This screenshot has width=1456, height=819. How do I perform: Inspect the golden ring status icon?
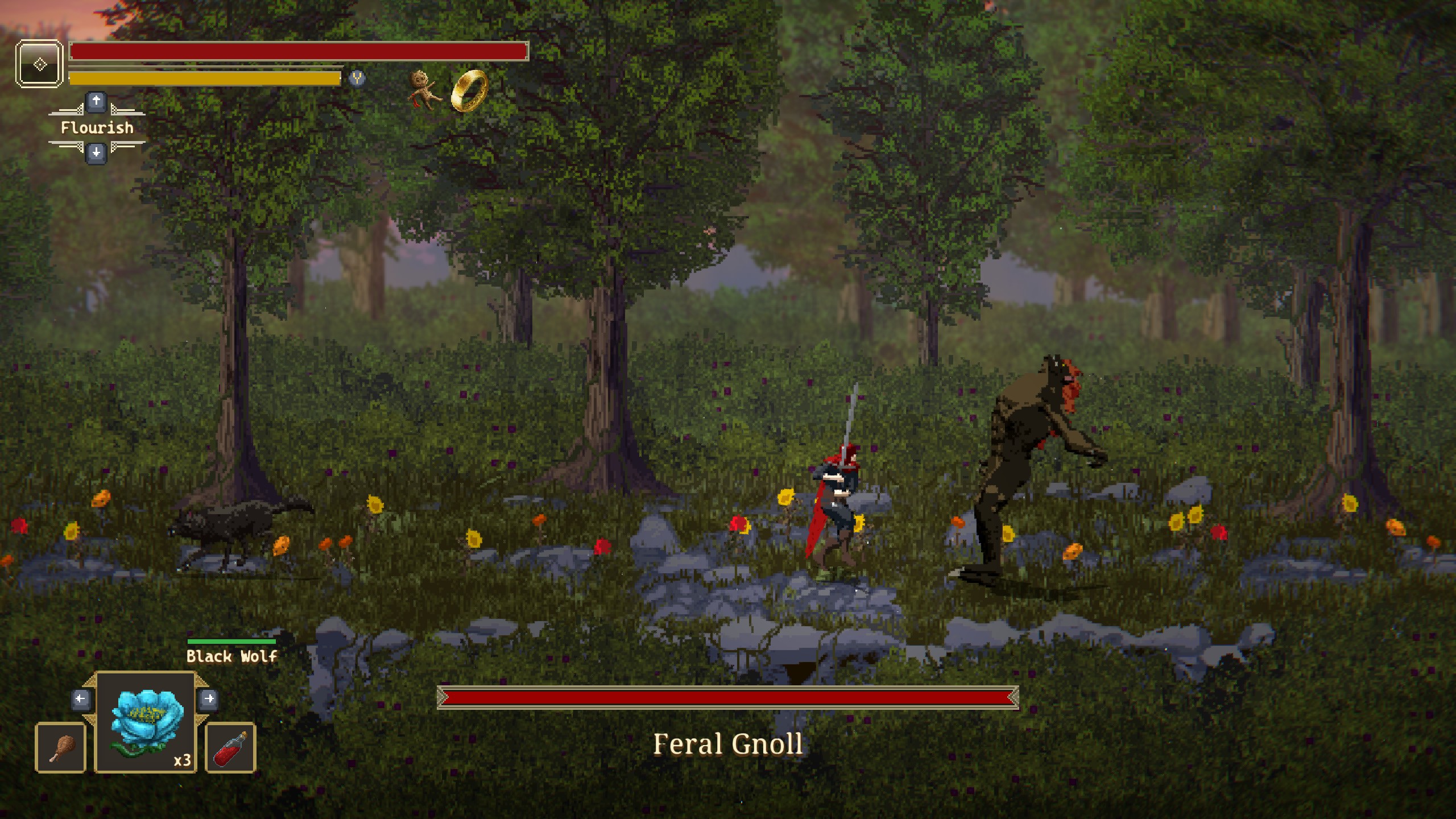click(x=470, y=91)
